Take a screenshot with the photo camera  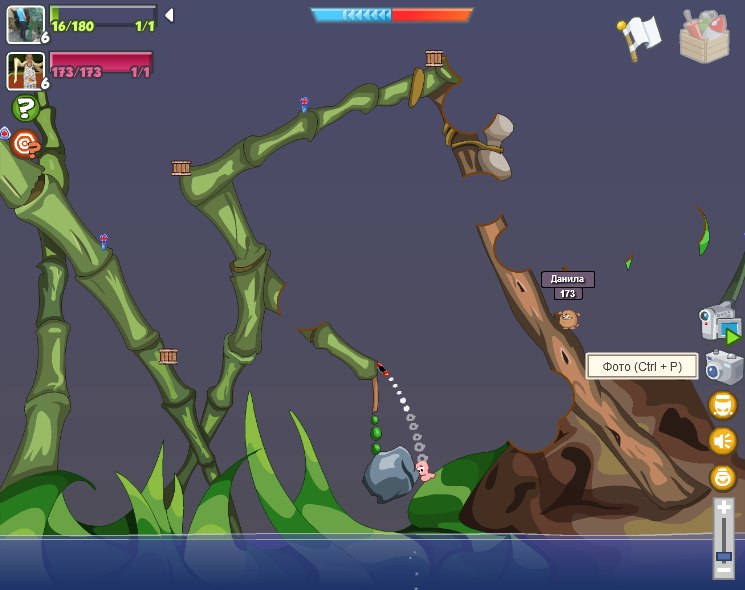(x=723, y=367)
